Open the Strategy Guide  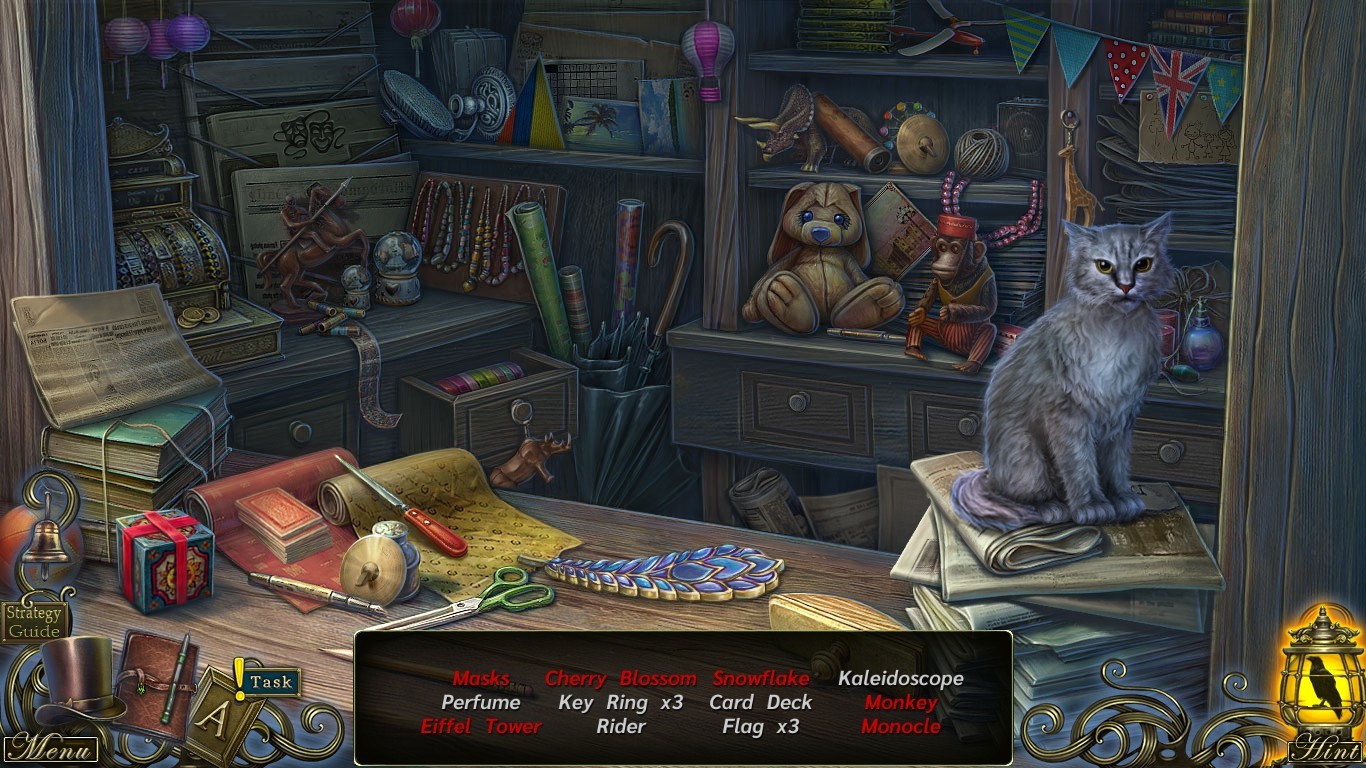pos(33,623)
